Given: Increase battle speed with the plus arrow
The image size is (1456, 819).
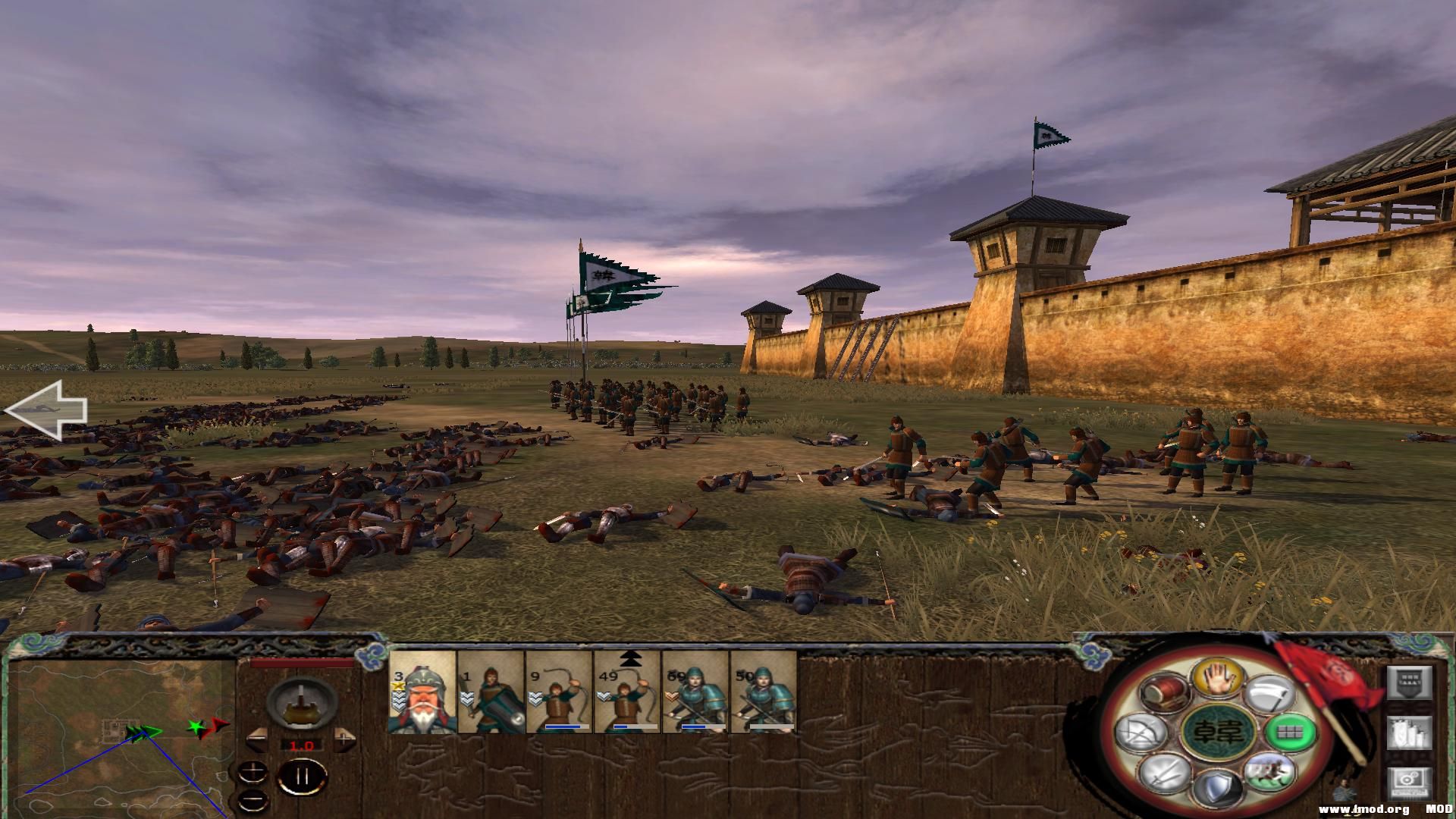Looking at the screenshot, I should [343, 740].
